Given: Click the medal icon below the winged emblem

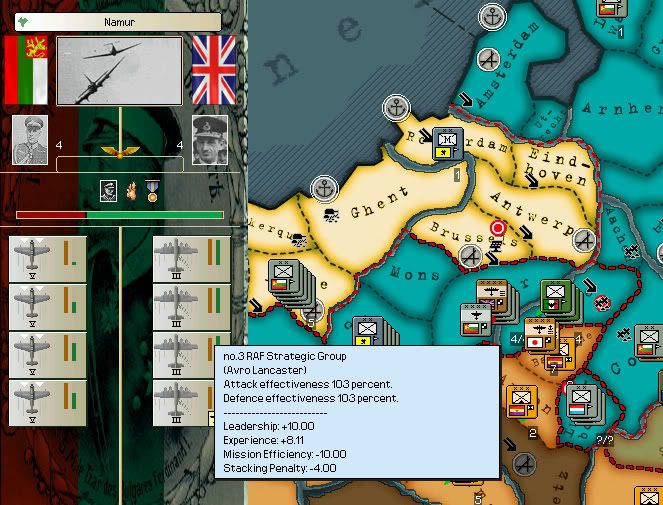Looking at the screenshot, I should coord(150,190).
